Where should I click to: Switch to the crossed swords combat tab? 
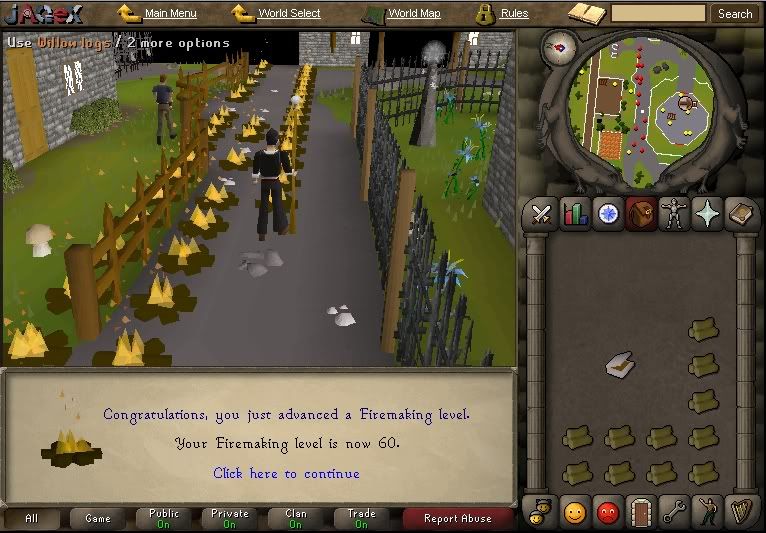[542, 214]
